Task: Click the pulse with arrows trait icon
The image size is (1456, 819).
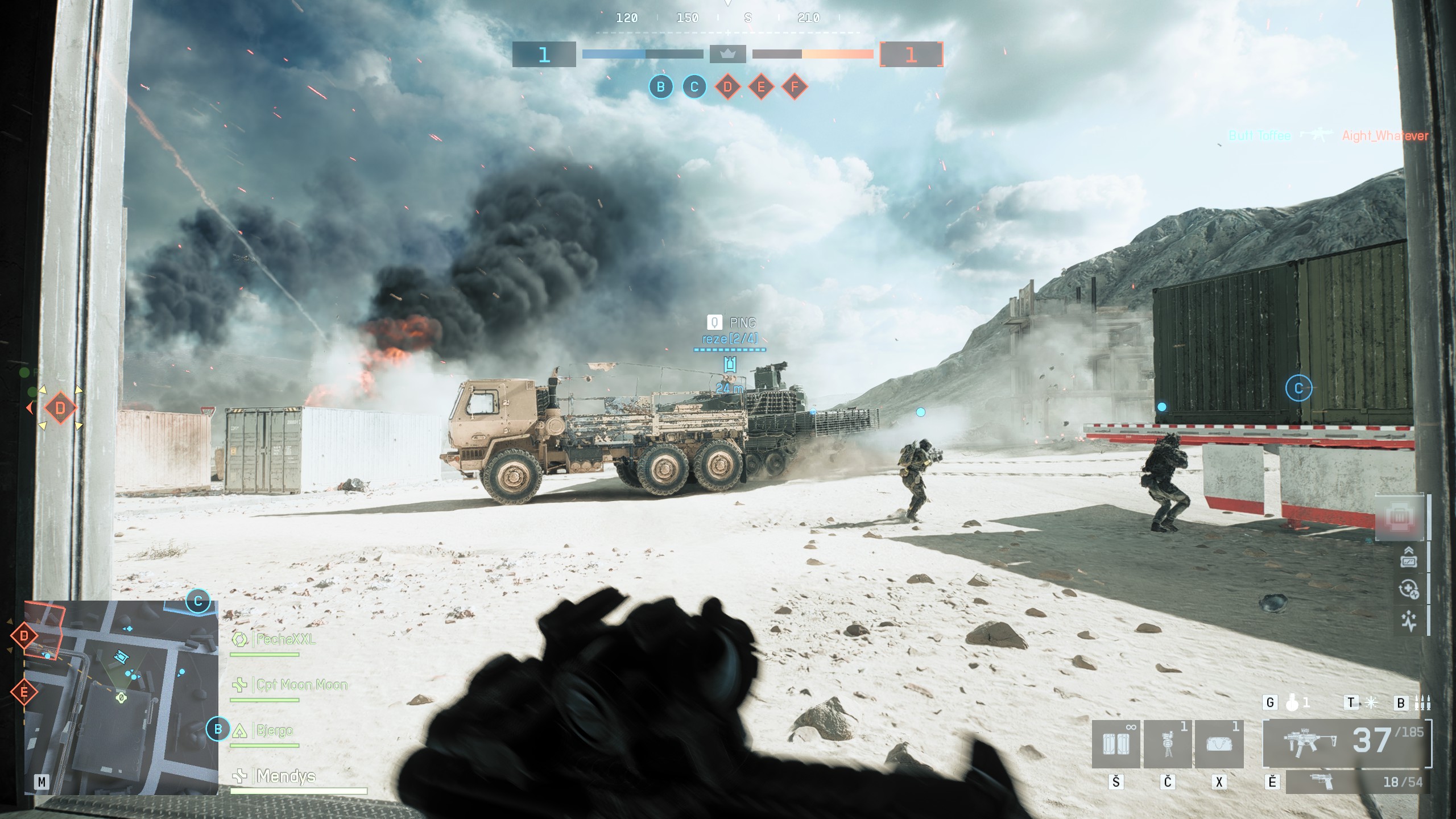Action: 1408,621
